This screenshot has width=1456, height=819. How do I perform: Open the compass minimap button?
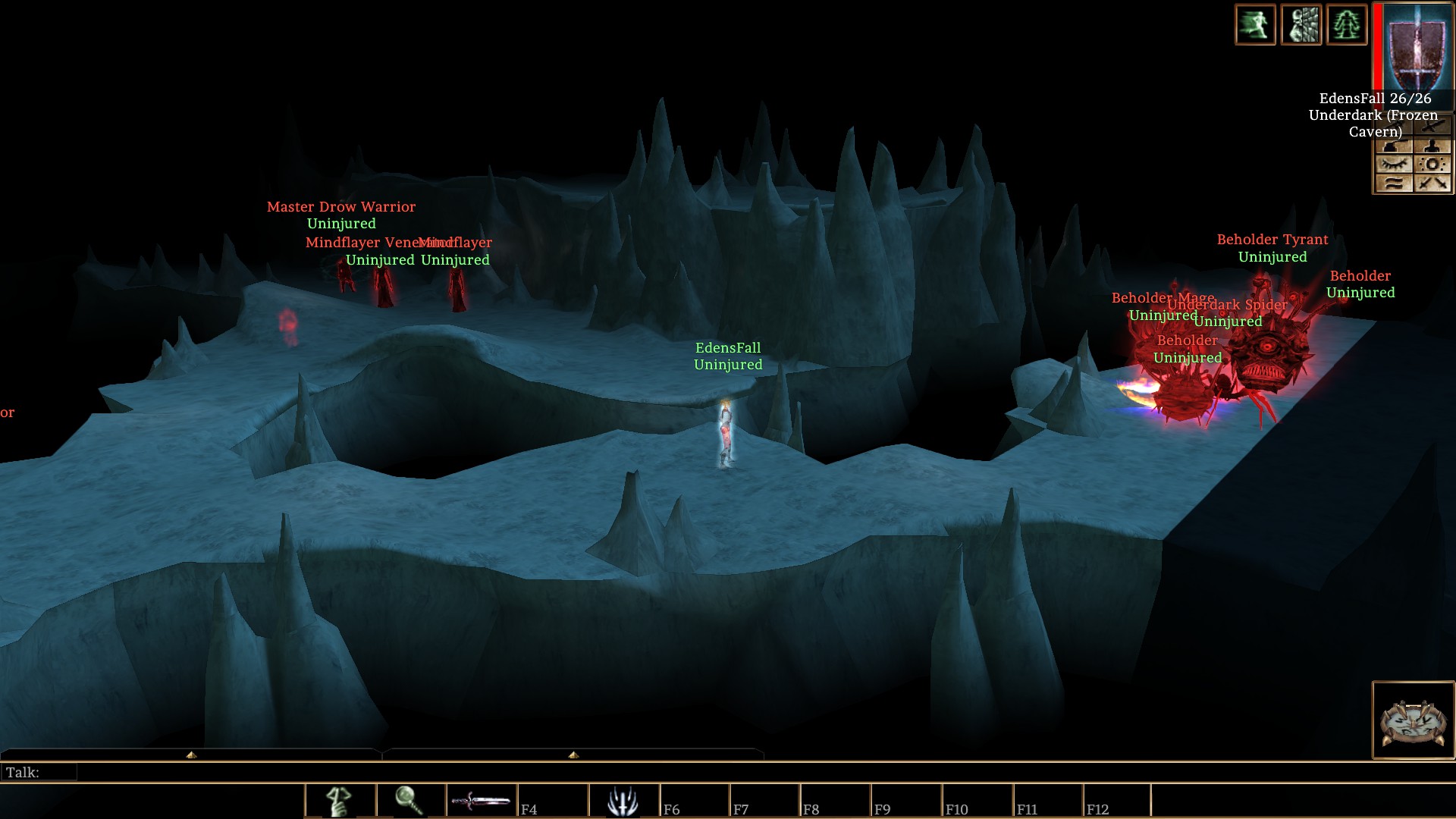(1413, 720)
